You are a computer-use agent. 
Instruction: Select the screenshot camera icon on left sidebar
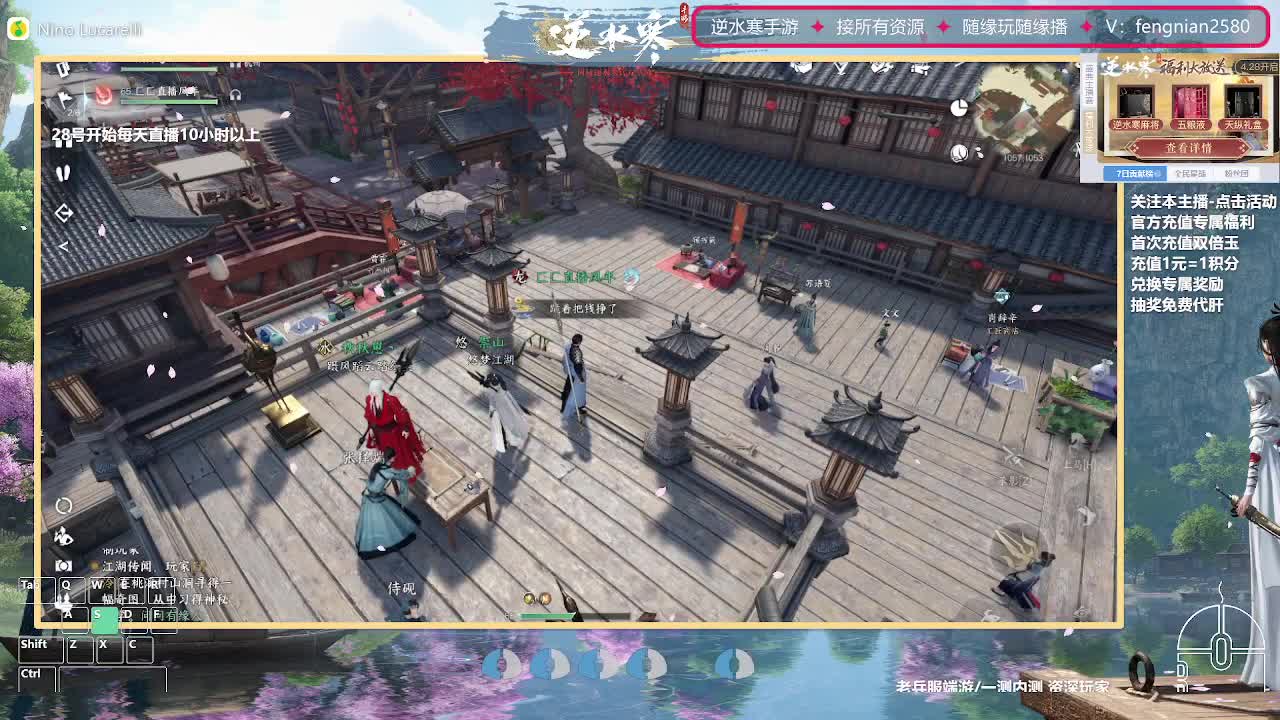(63, 564)
